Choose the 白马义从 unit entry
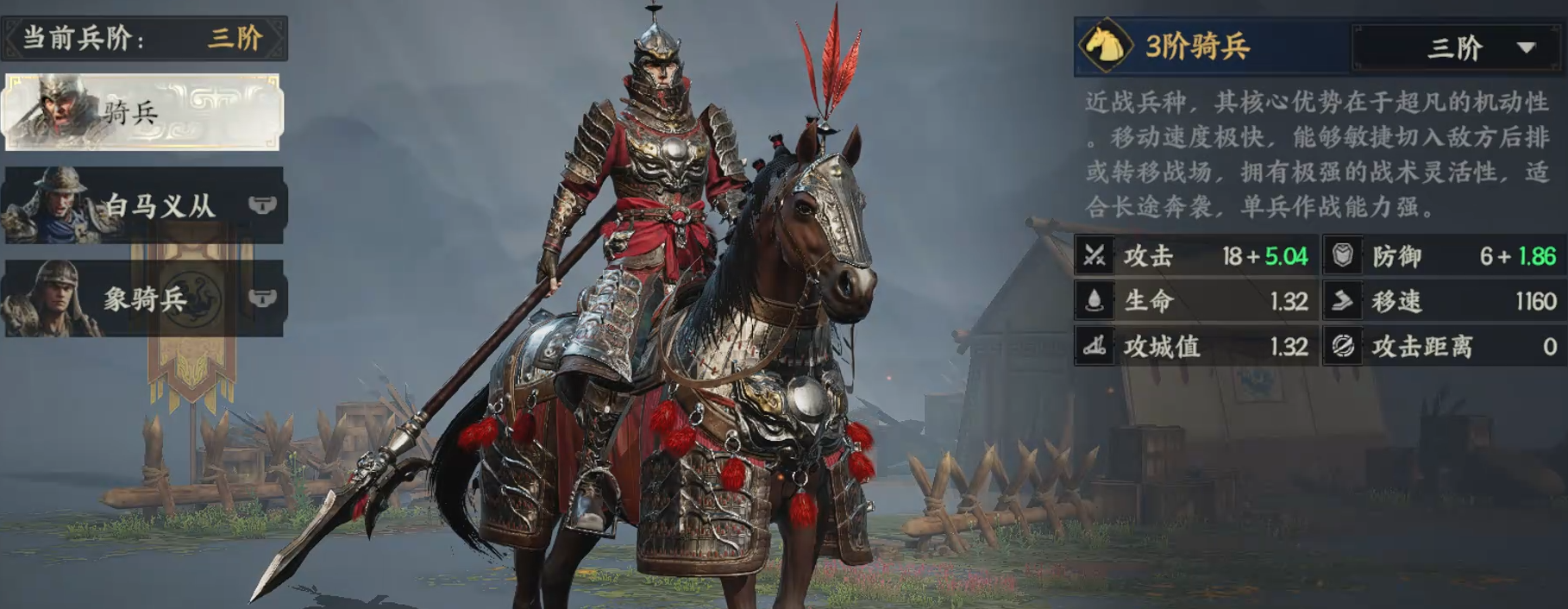Screen dimensions: 1568x609 point(143,206)
